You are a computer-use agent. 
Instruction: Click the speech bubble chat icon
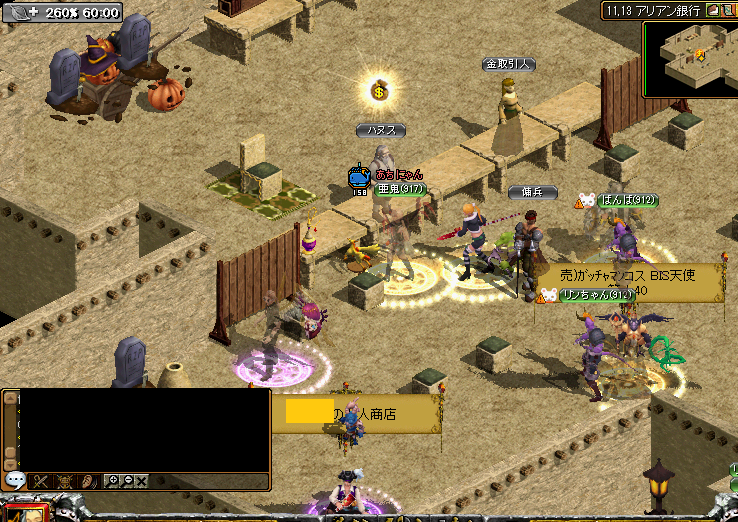tap(15, 480)
